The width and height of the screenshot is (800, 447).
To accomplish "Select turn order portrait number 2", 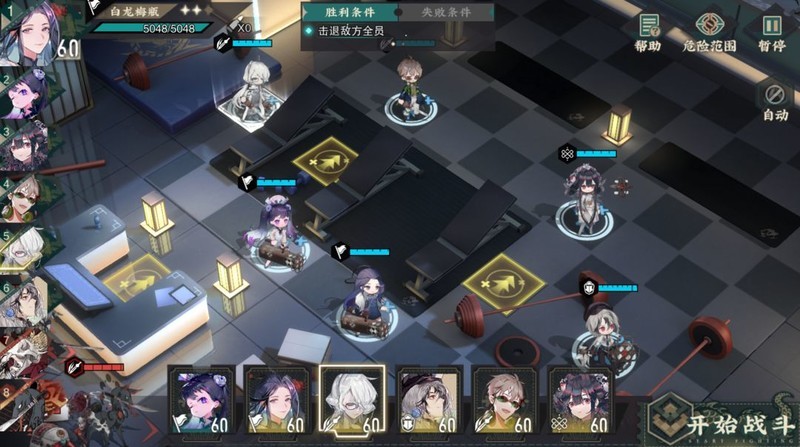I will [22, 95].
